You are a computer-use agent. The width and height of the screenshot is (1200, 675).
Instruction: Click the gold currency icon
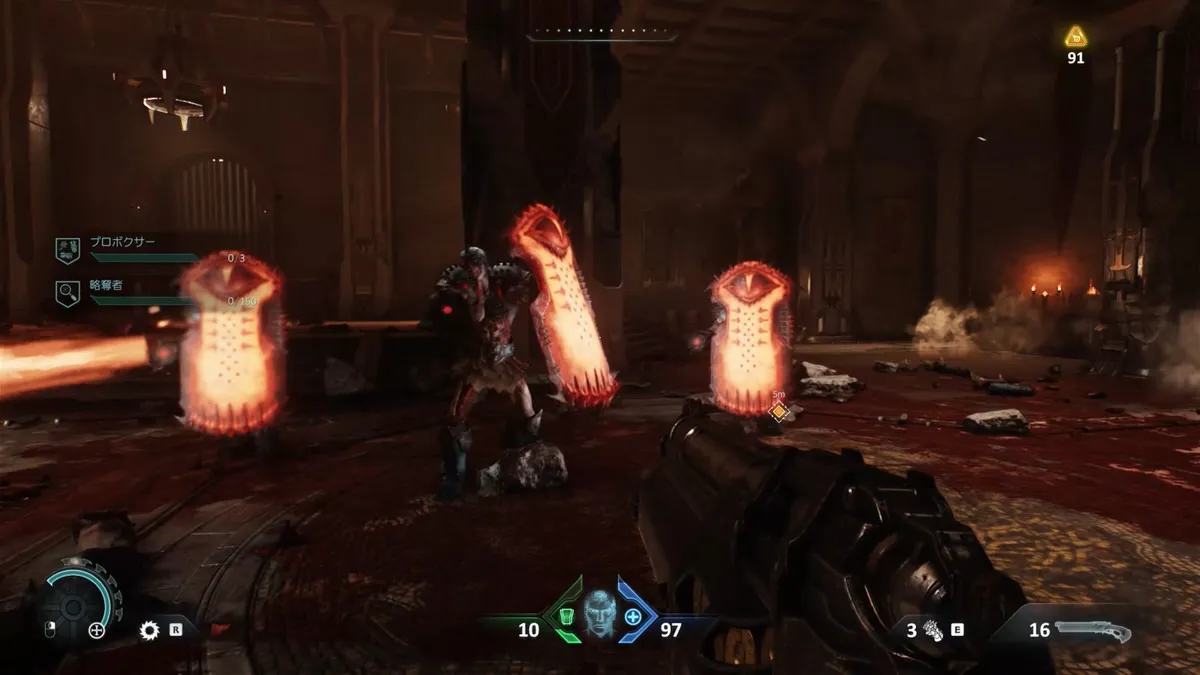pyautogui.click(x=1075, y=38)
